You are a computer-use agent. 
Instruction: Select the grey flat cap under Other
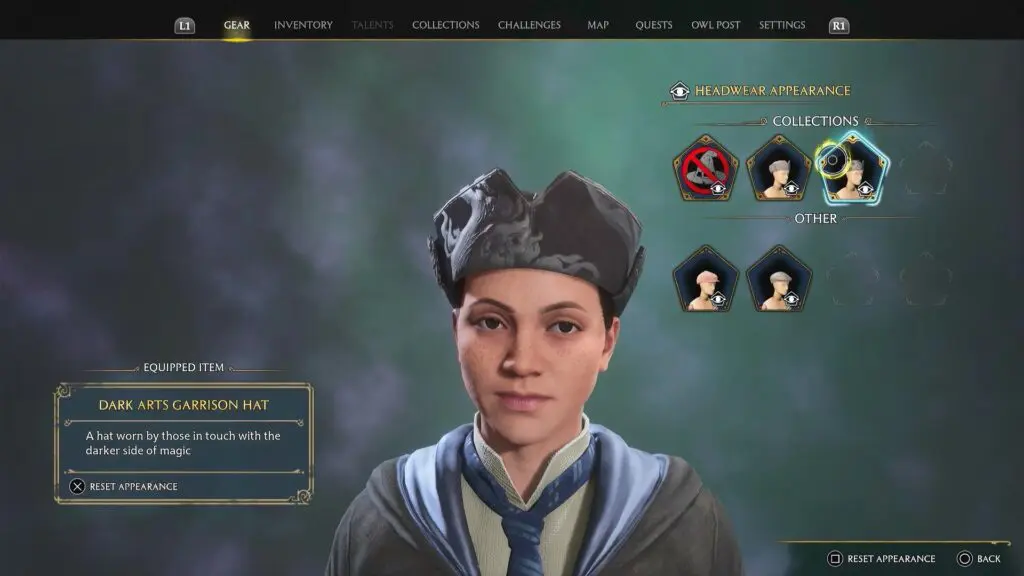coord(779,279)
